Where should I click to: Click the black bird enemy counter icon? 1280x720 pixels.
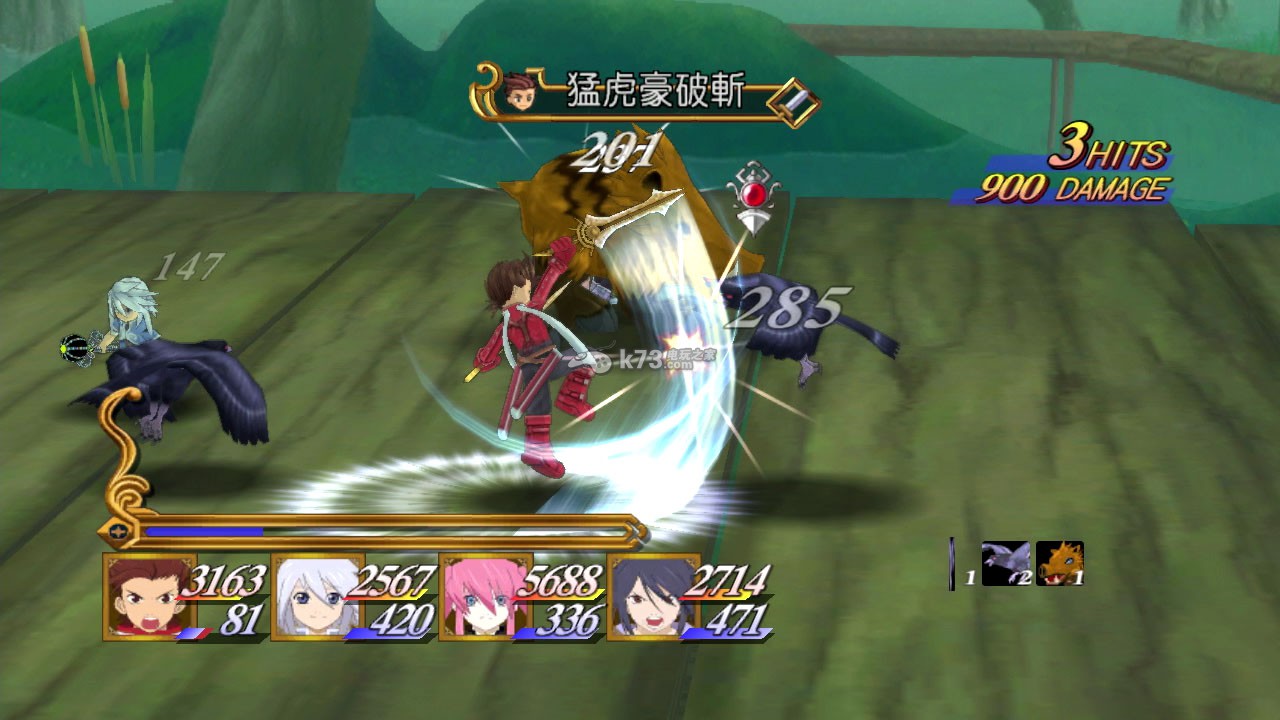point(1004,563)
